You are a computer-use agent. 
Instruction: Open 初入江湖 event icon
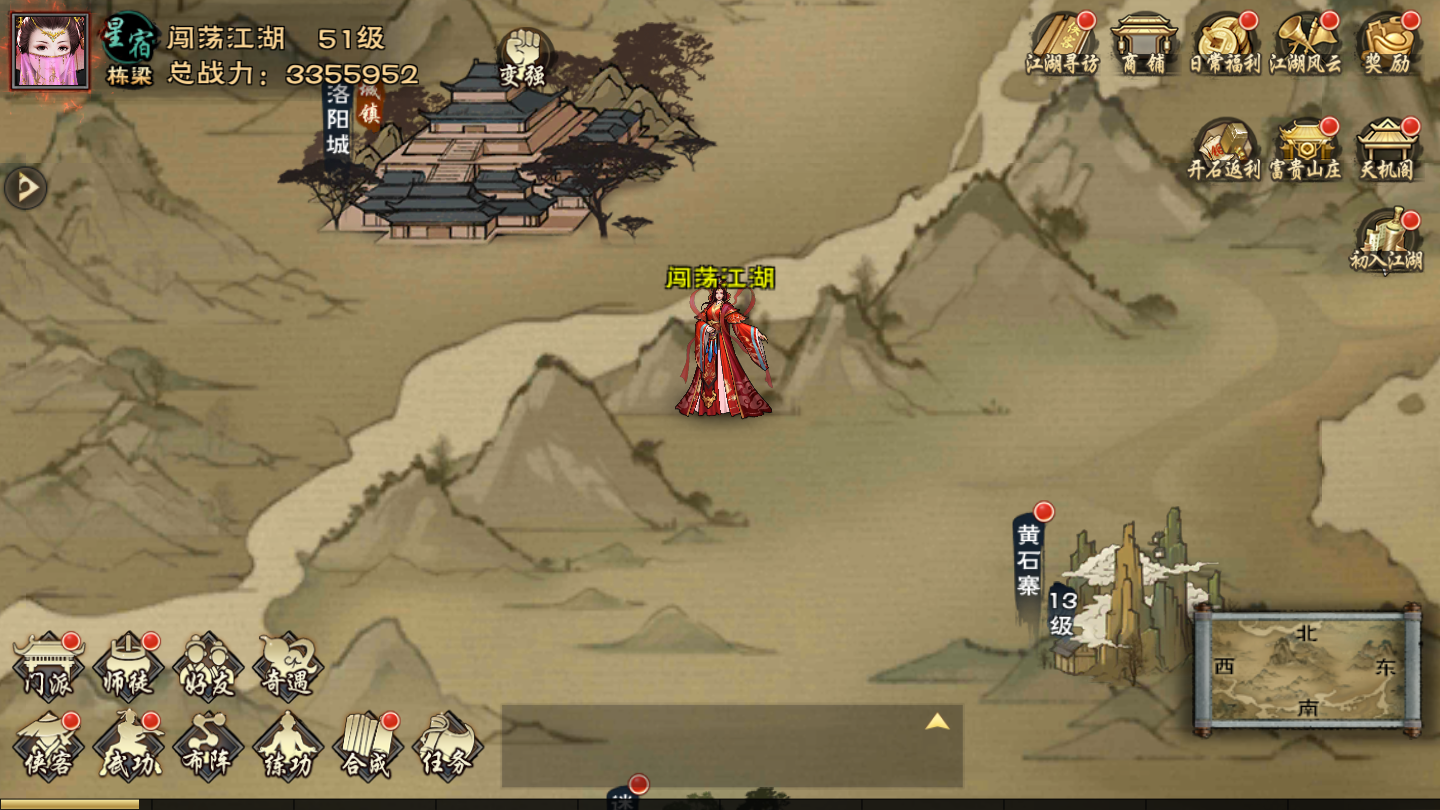coord(1387,242)
